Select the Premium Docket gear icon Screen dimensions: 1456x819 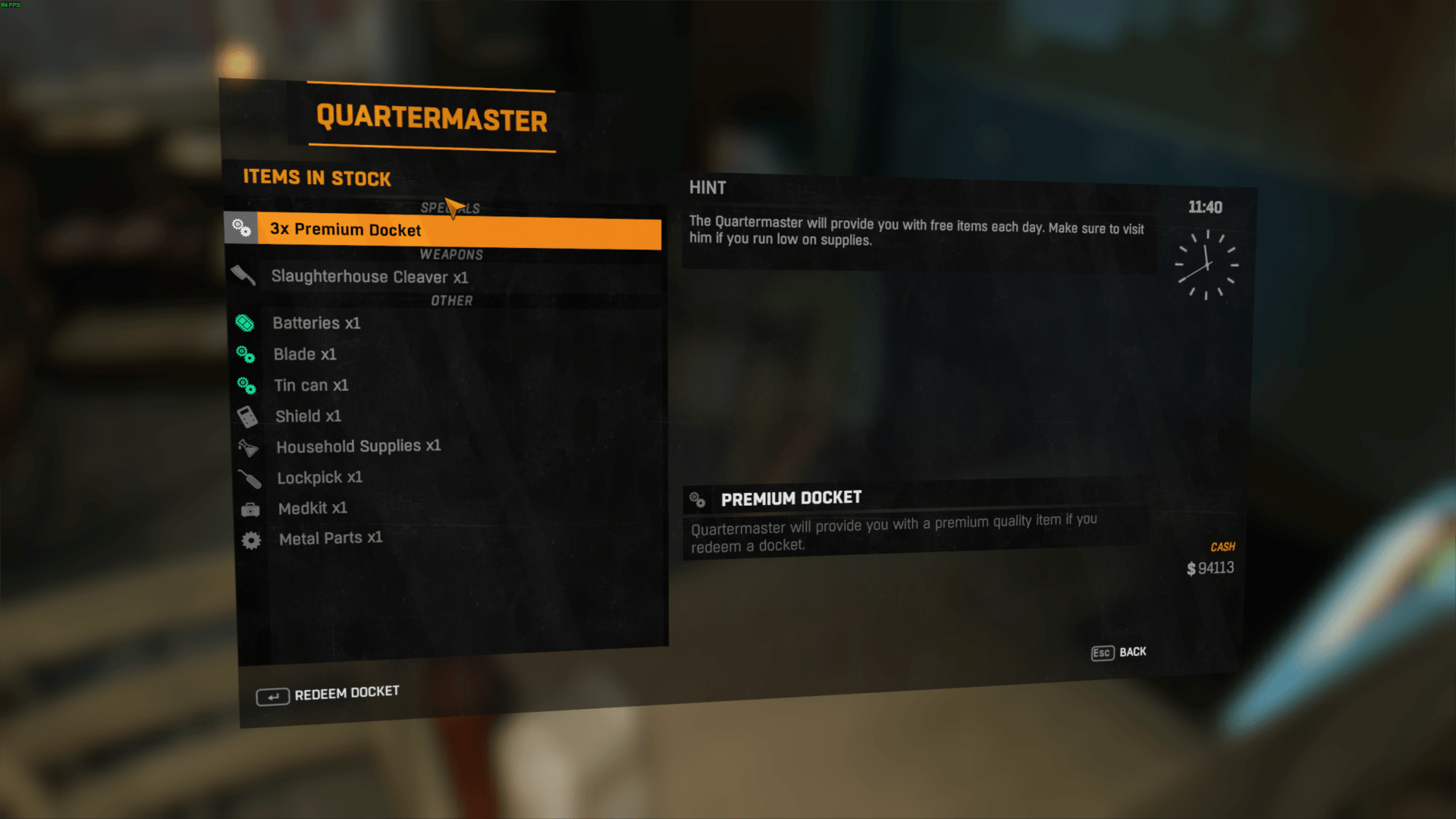[x=243, y=227]
